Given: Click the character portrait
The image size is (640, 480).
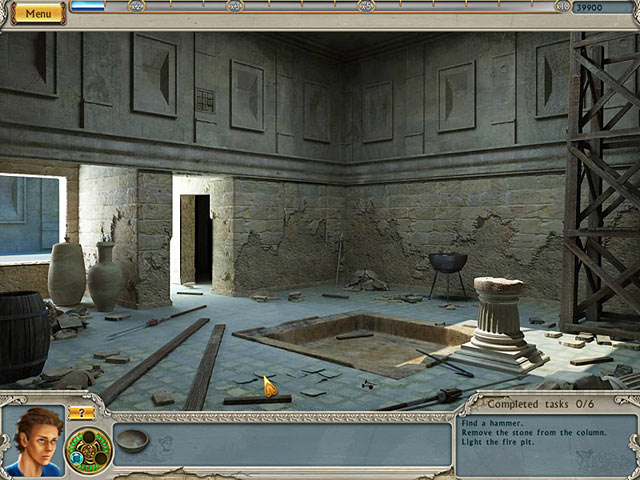Looking at the screenshot, I should 33,440.
